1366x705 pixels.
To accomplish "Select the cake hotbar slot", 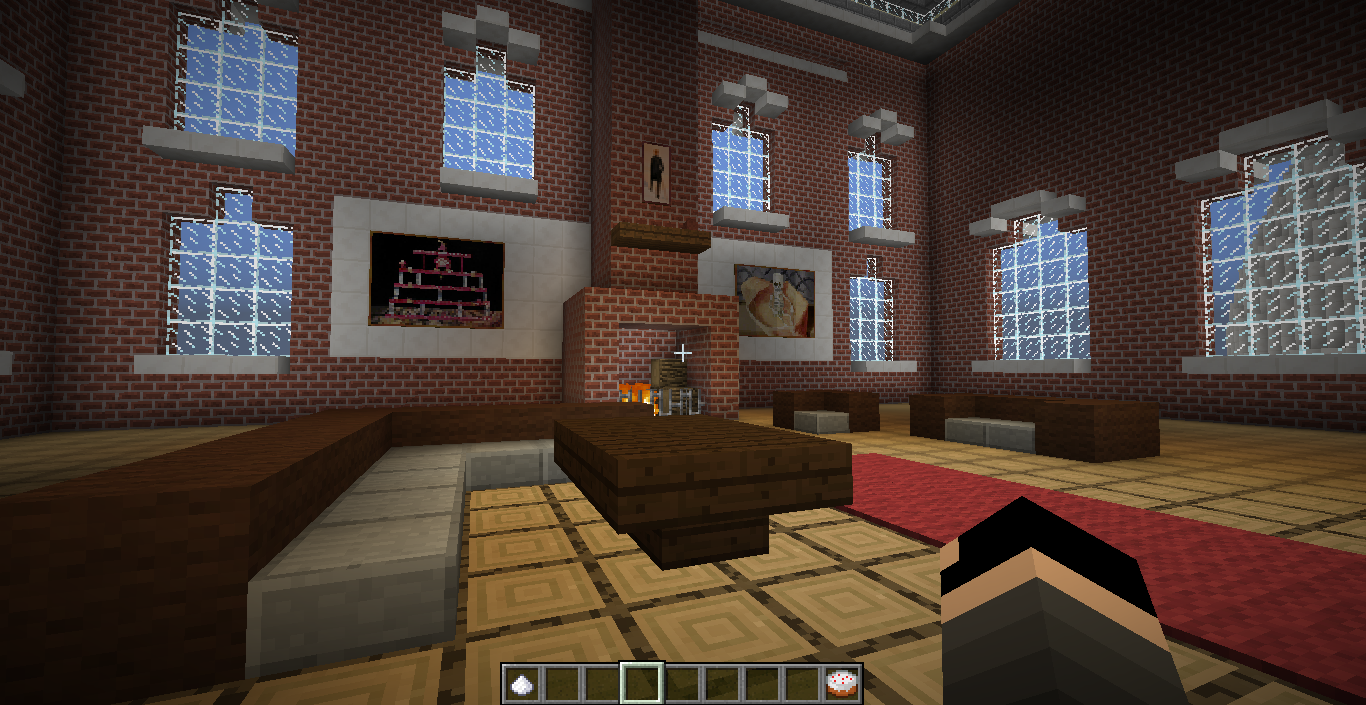I will point(842,684).
